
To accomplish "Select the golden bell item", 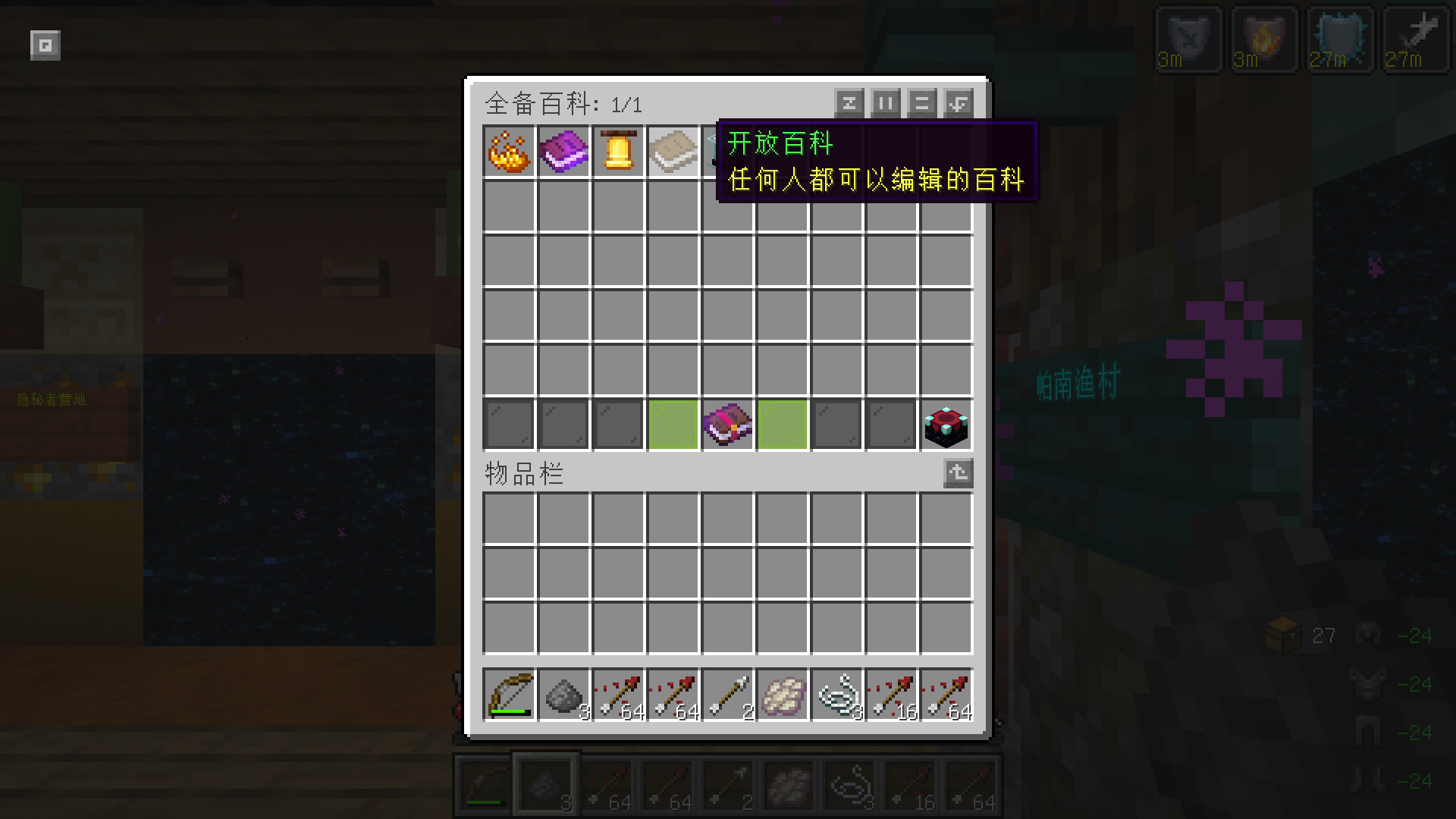I will point(619,150).
